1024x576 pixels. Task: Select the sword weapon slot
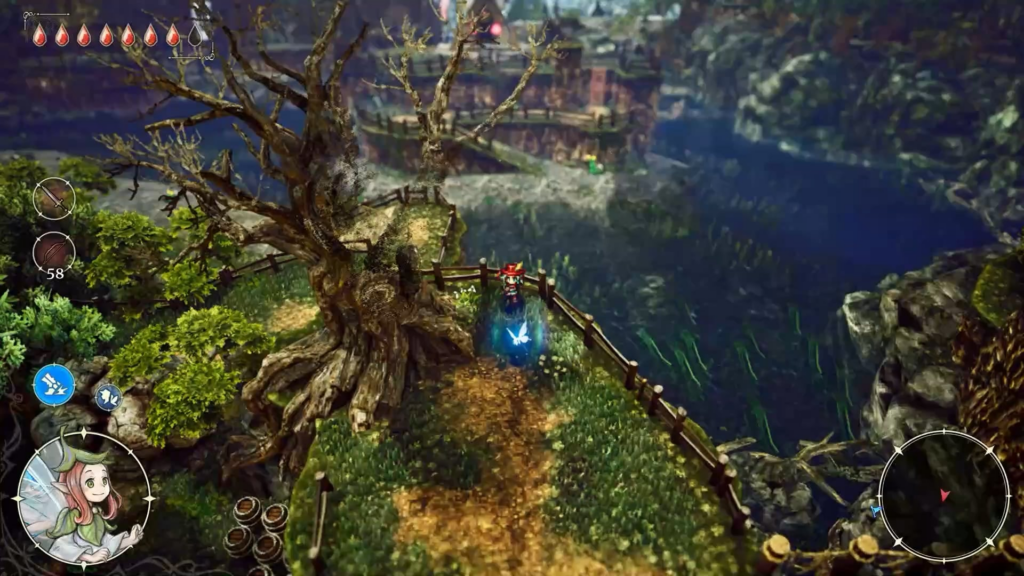click(x=53, y=198)
